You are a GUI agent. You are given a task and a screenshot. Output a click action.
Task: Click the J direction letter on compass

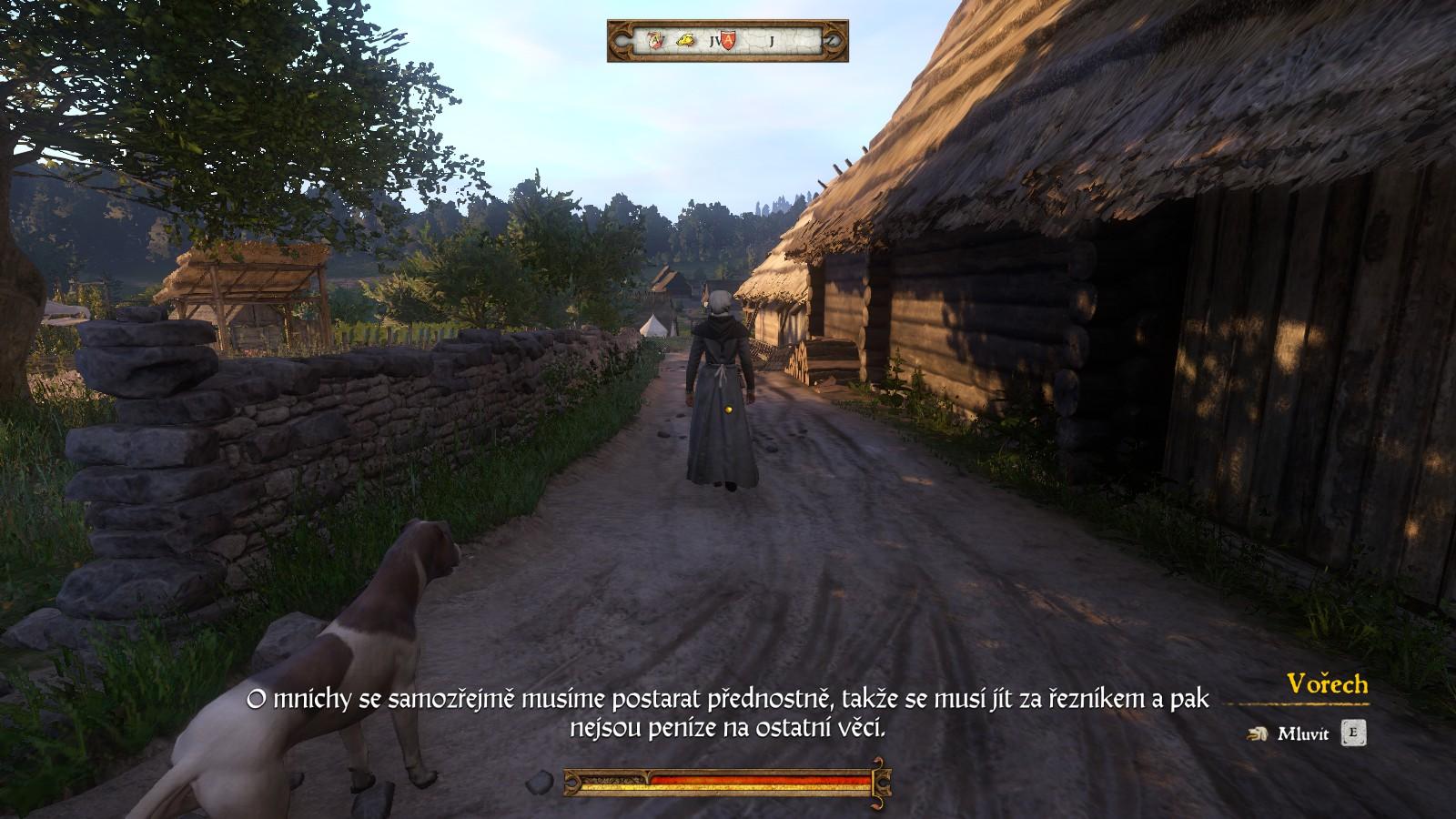pos(772,39)
